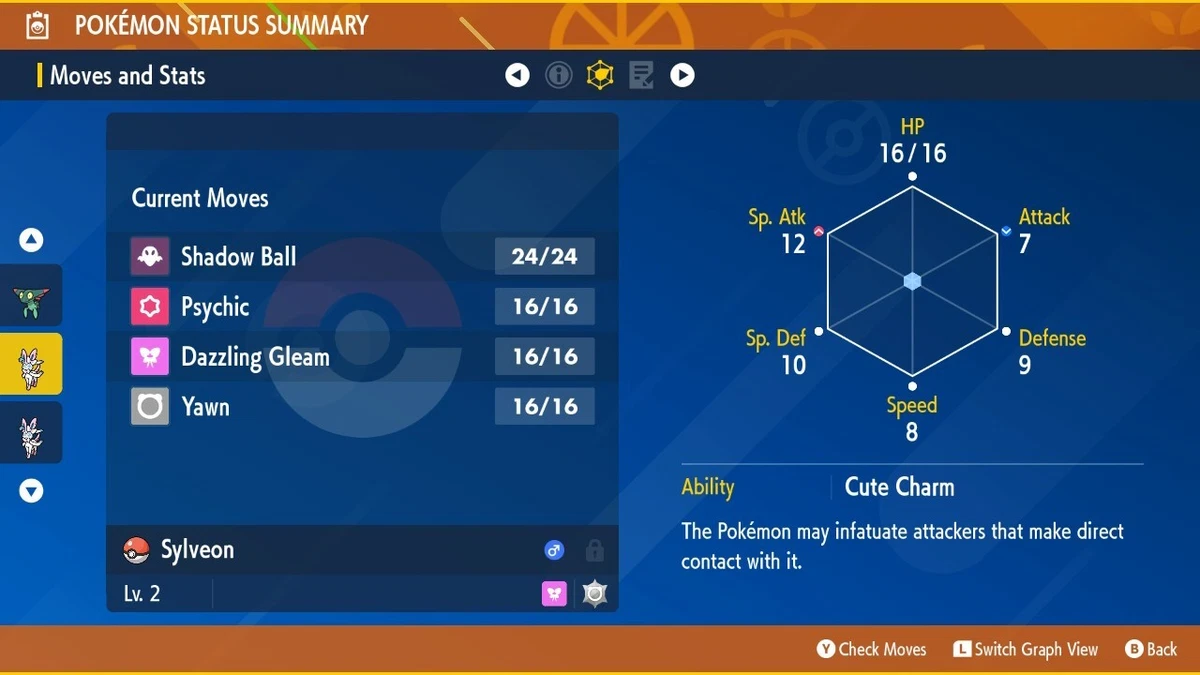Screen dimensions: 1200x675
Task: Show the previous Pokémon with up arrow
Action: [31, 240]
